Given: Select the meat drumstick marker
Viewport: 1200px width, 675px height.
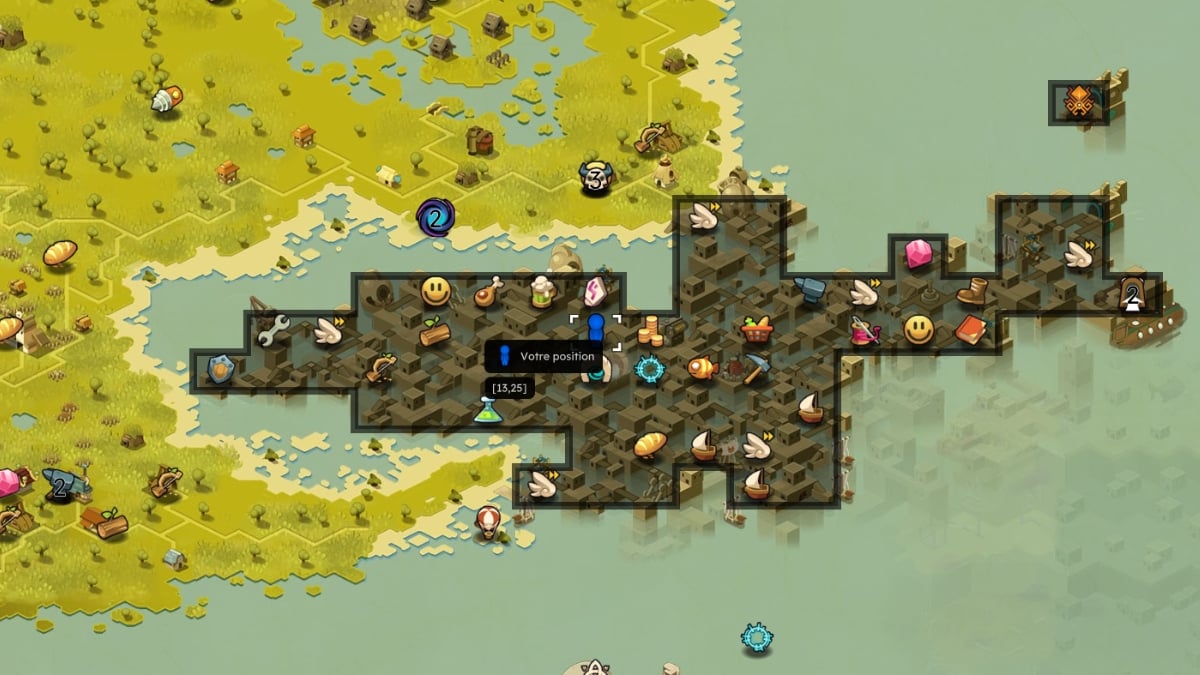Looking at the screenshot, I should (487, 292).
